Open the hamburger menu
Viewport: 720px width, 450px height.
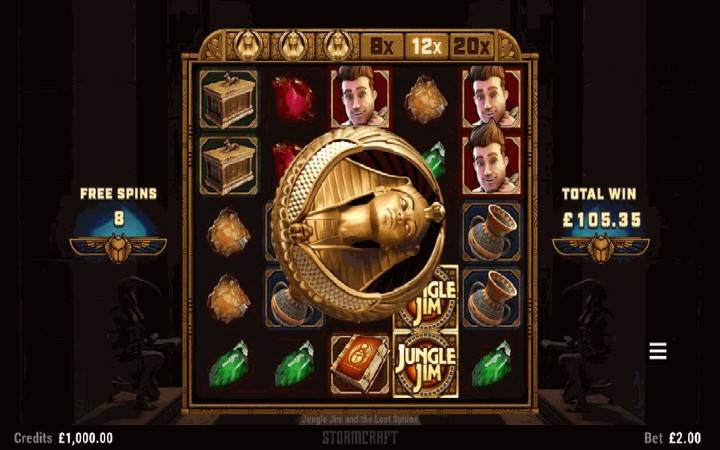658,351
